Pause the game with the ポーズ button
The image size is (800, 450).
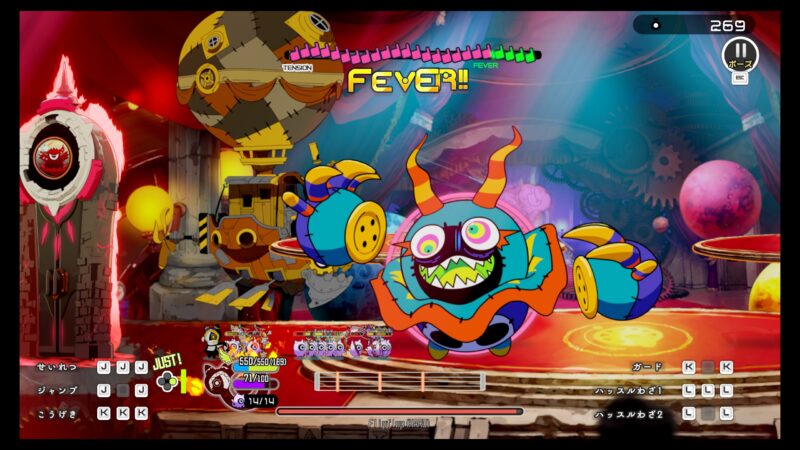tap(740, 52)
